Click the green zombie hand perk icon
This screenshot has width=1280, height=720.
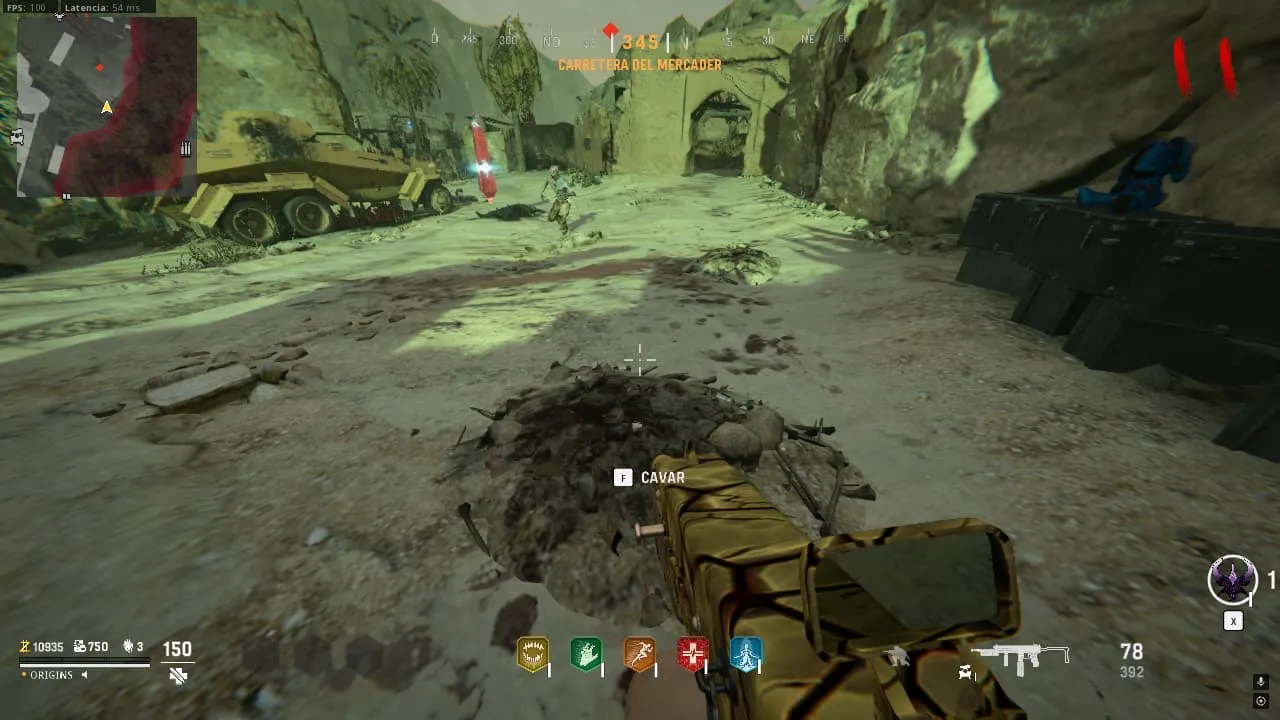[586, 655]
